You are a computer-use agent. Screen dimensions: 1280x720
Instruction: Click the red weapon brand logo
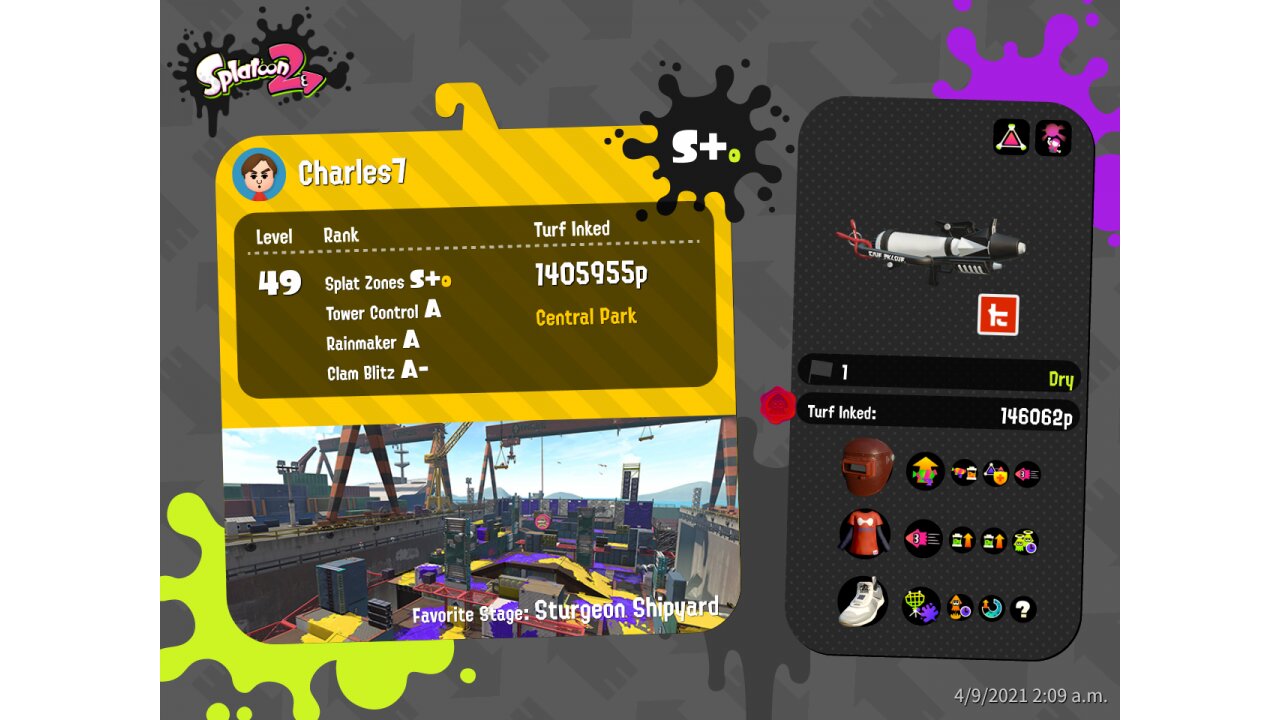click(997, 315)
